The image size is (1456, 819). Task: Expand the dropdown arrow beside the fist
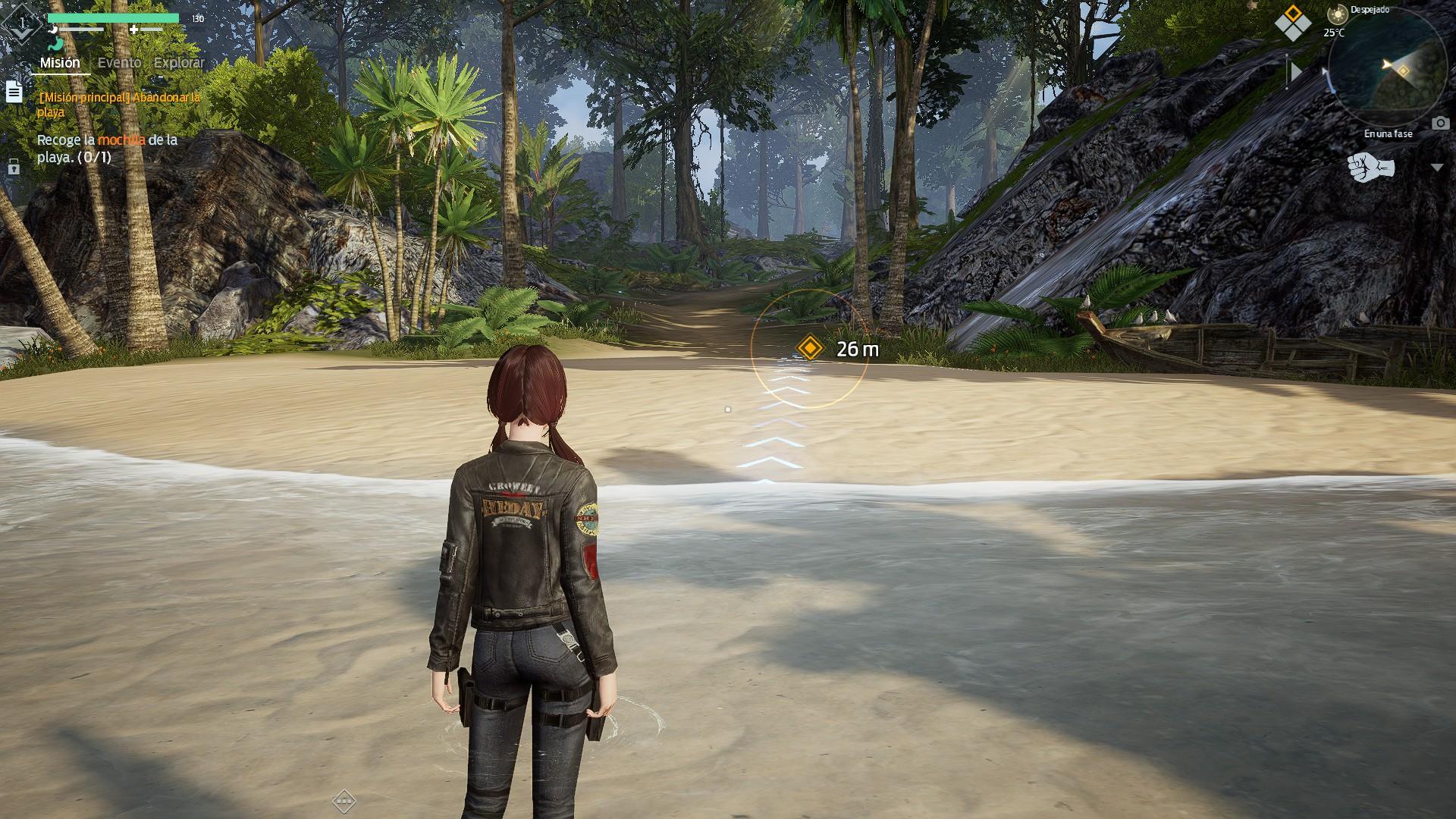pos(1436,168)
